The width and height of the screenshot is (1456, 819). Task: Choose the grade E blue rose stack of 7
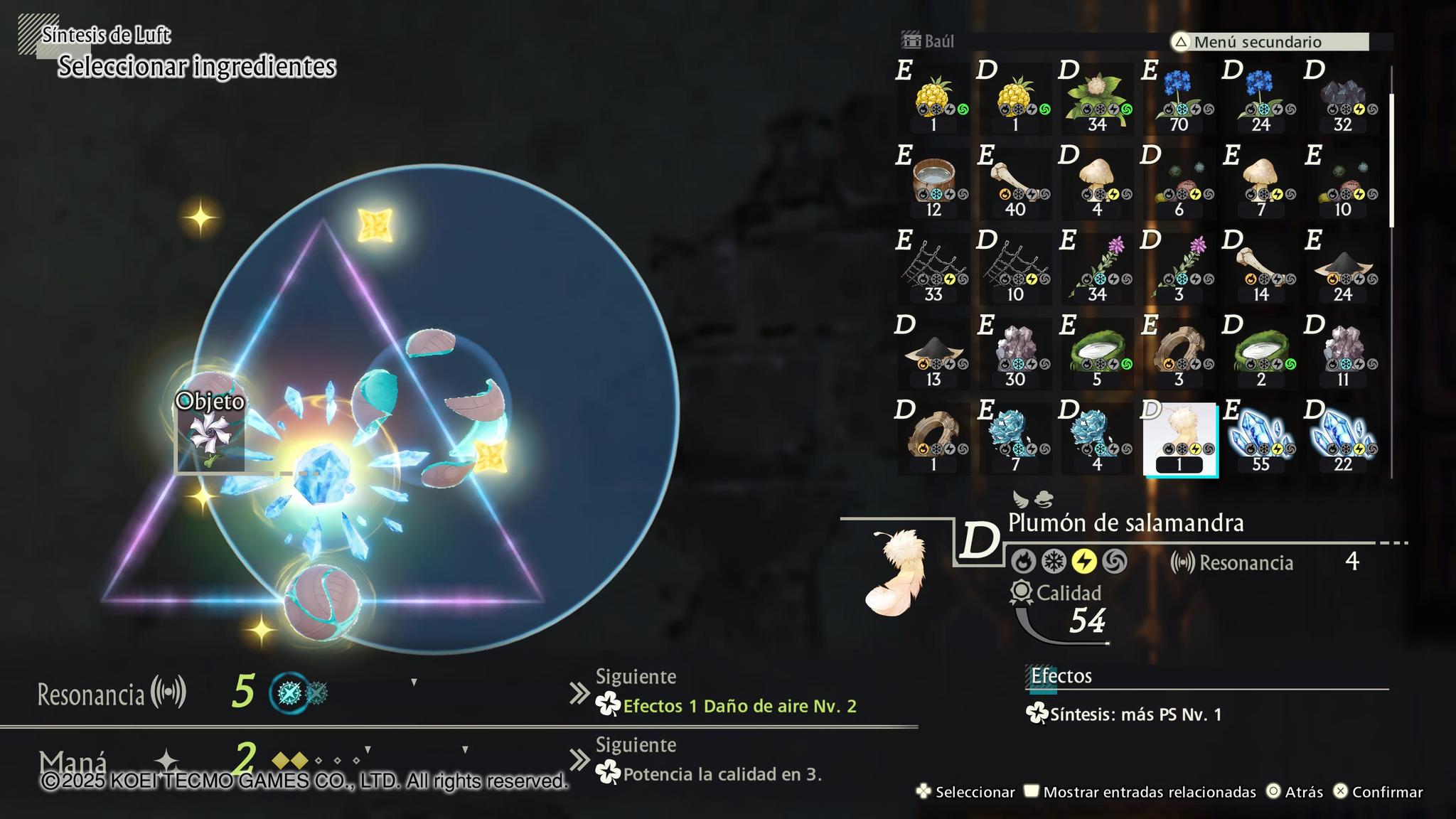pos(1015,439)
